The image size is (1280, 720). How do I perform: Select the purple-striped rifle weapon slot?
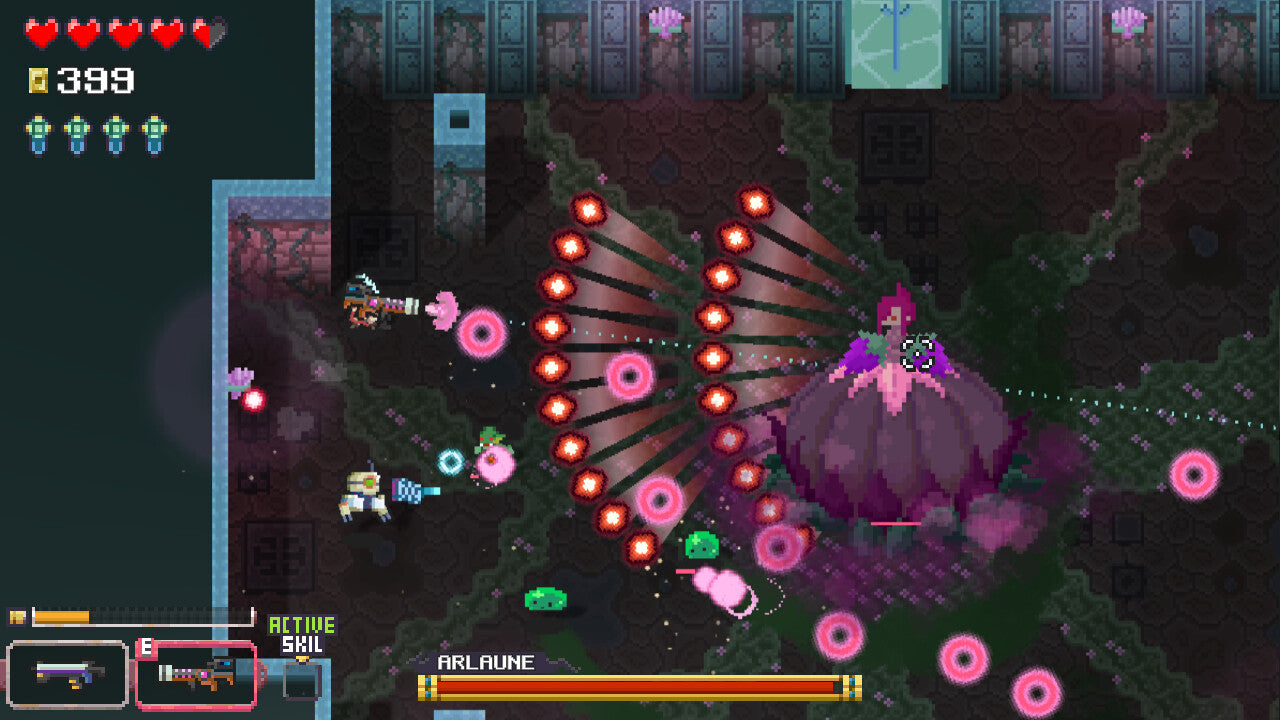[x=67, y=674]
